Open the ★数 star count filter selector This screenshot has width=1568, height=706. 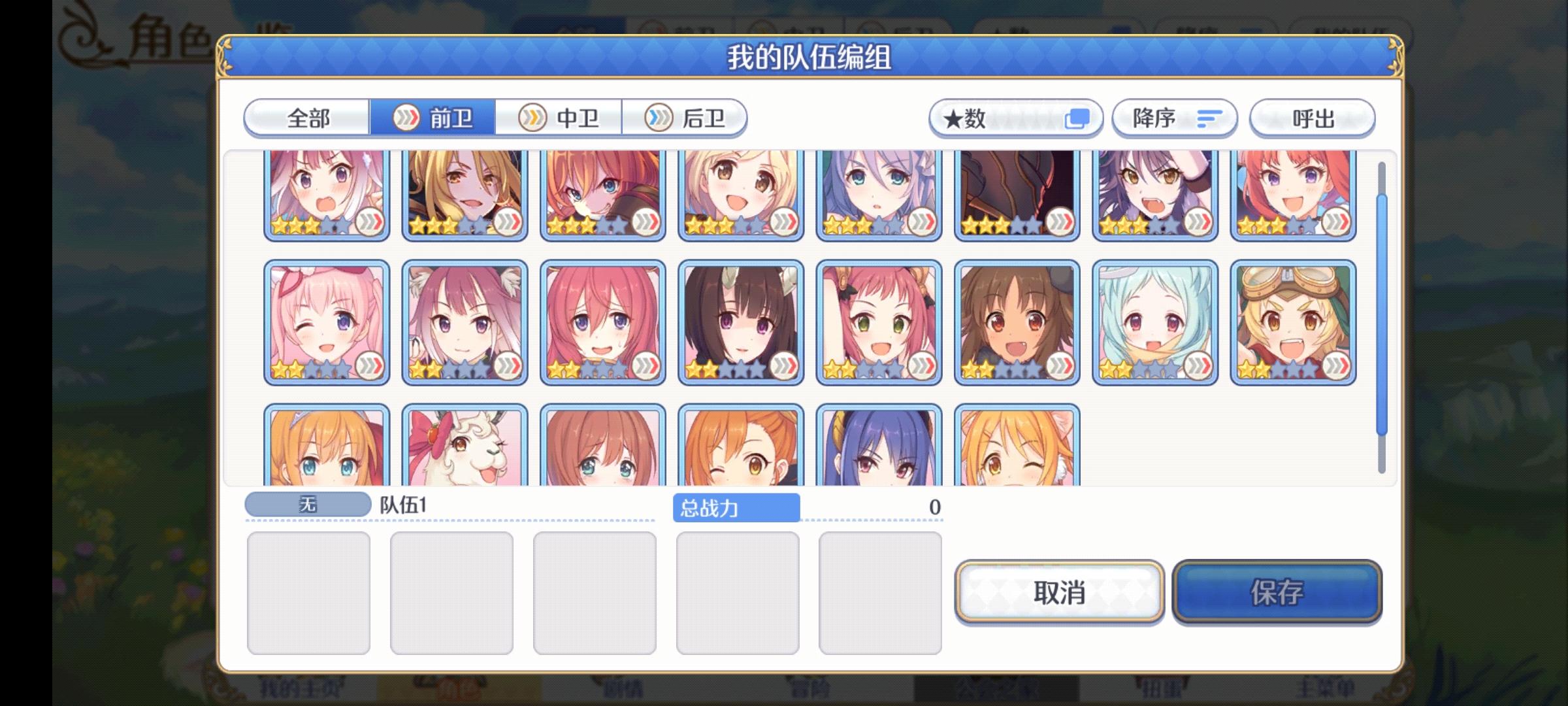coord(1016,118)
